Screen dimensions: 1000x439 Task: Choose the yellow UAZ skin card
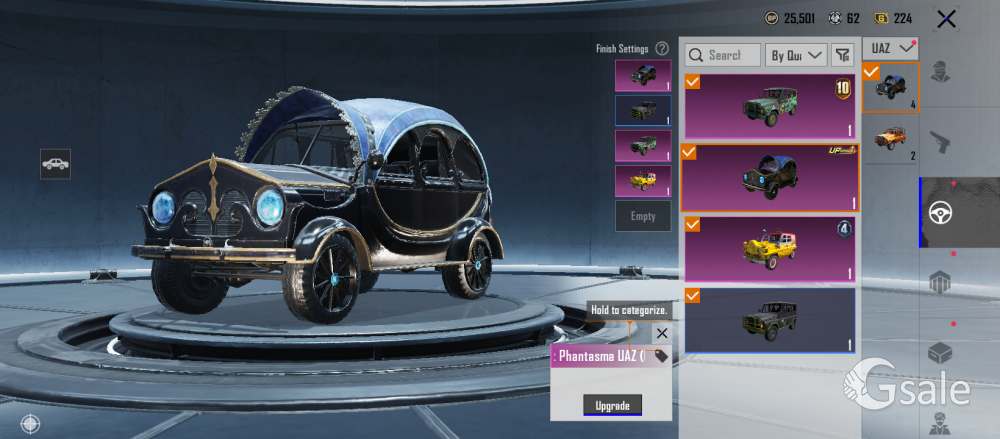(x=769, y=249)
